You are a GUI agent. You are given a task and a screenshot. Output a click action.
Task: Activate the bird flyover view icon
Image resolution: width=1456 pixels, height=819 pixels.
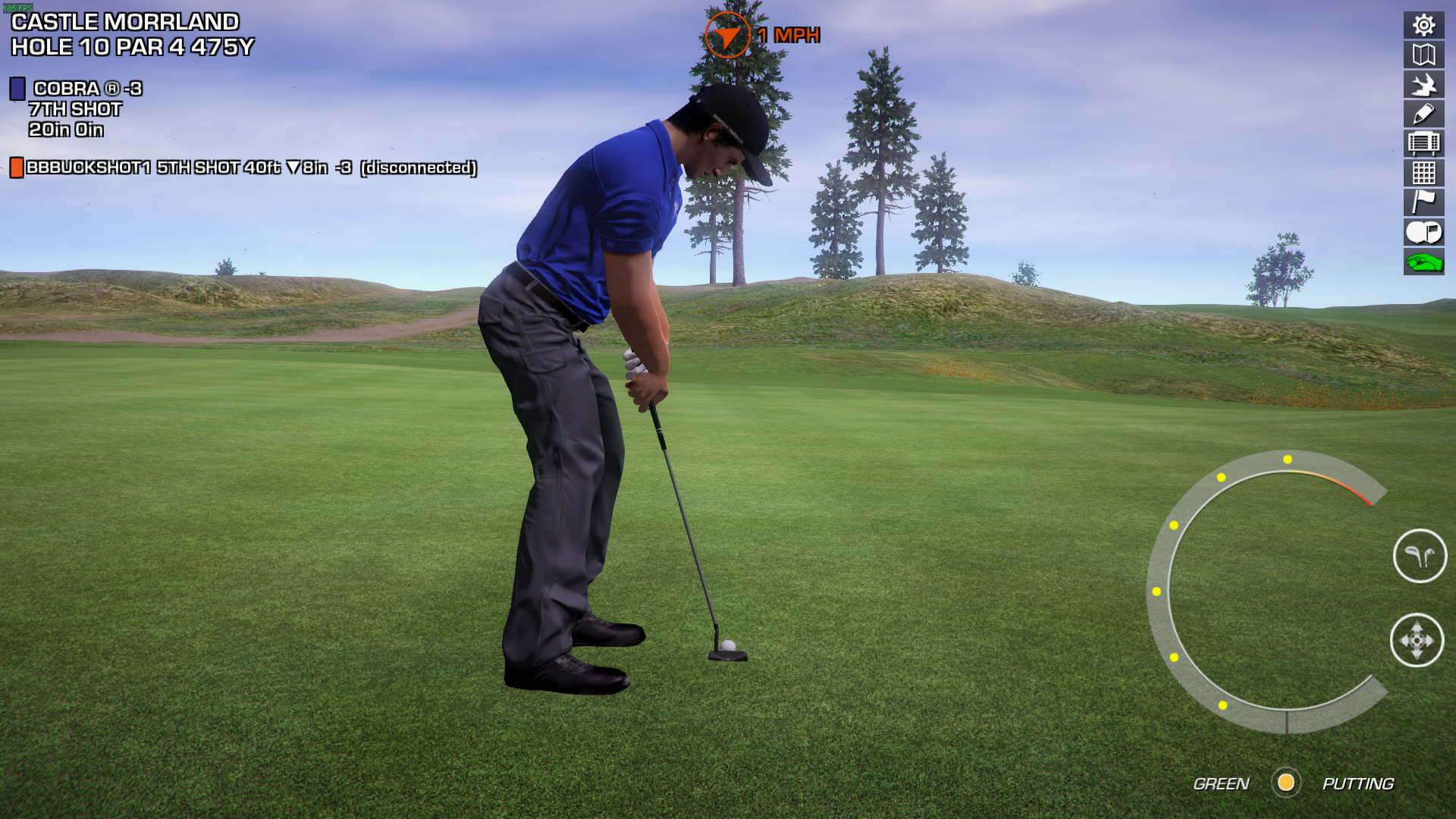1423,84
